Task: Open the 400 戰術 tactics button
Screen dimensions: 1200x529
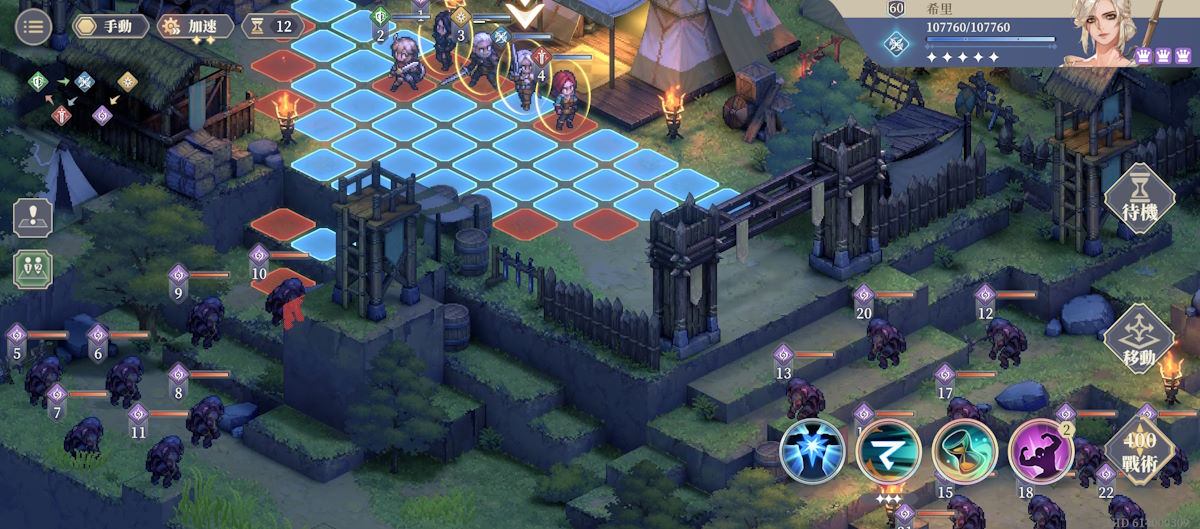Action: 1138,449
